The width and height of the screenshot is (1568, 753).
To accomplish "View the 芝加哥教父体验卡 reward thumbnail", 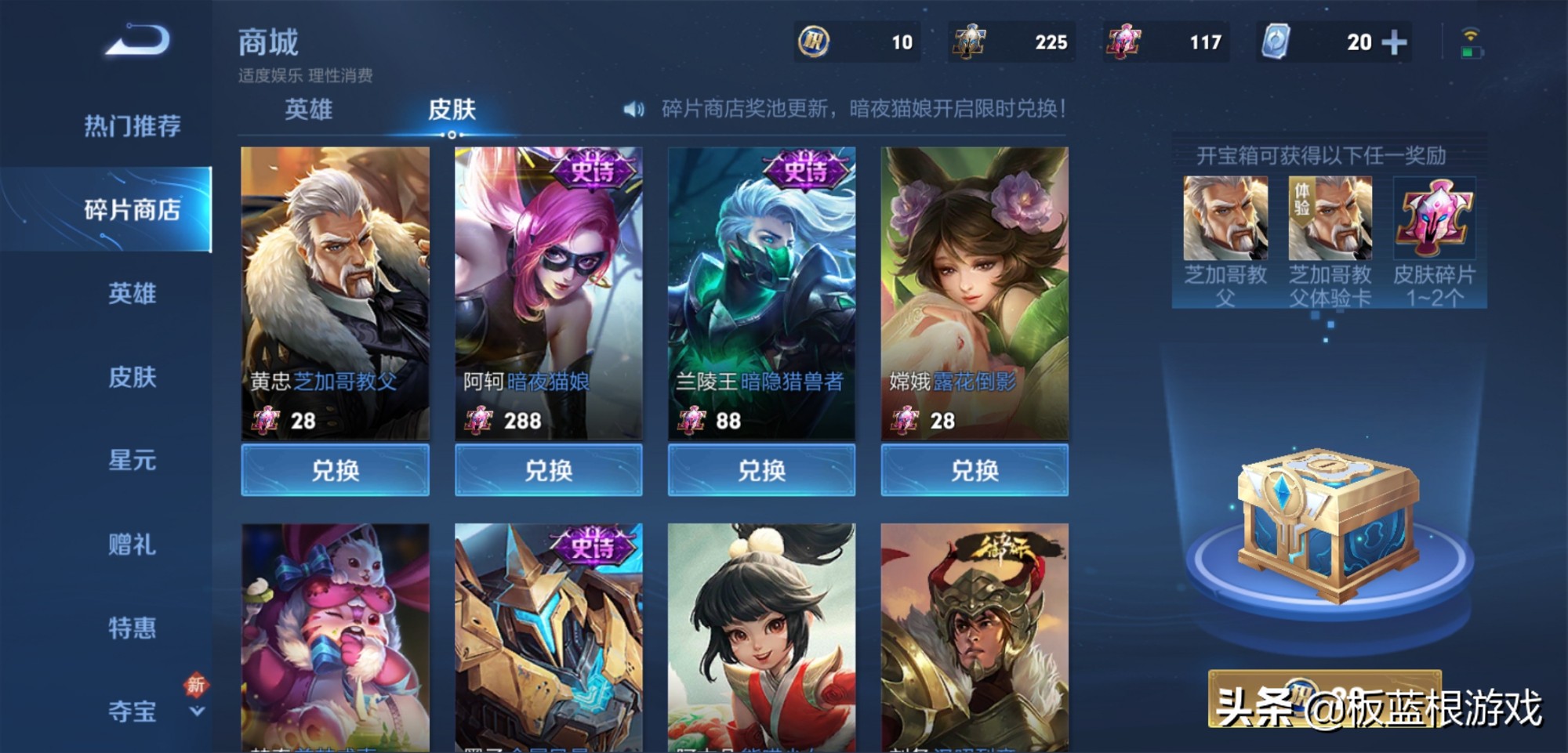I will point(1330,219).
